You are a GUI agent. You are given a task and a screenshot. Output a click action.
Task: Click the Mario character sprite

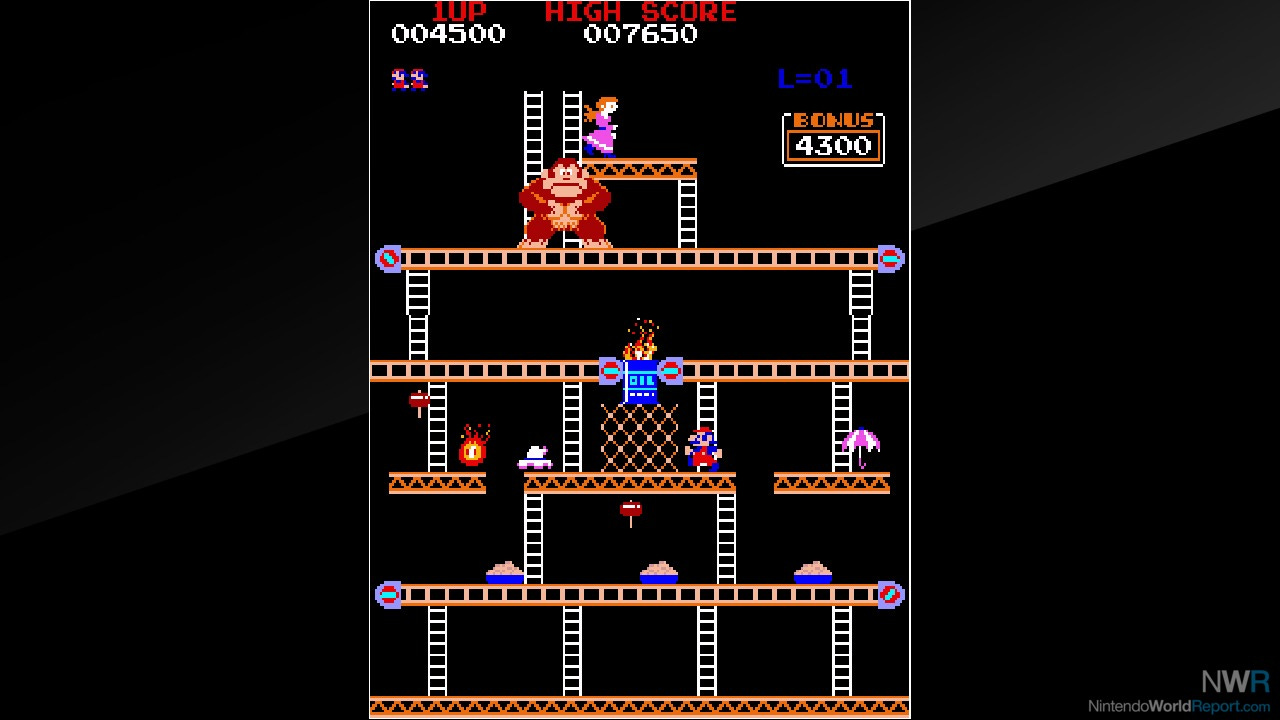coord(703,450)
